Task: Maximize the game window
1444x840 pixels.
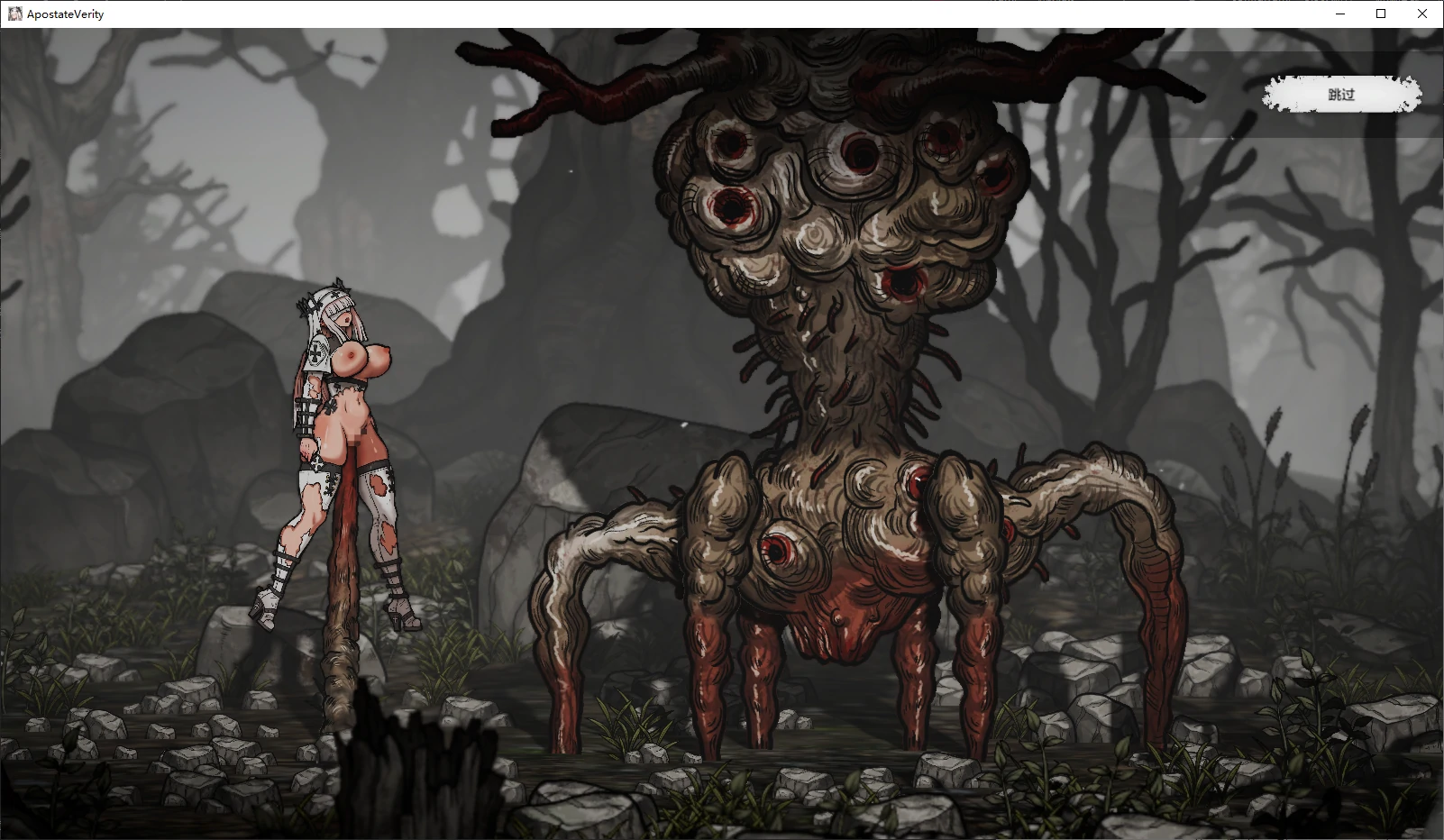Action: point(1381,14)
